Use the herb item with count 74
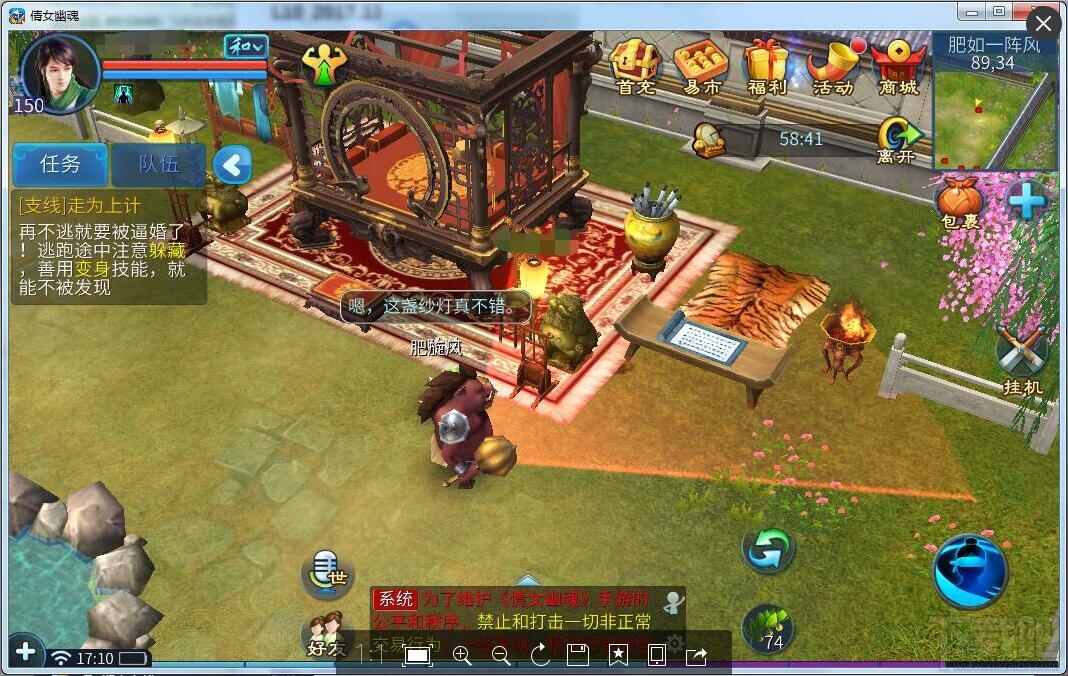 pyautogui.click(x=768, y=630)
